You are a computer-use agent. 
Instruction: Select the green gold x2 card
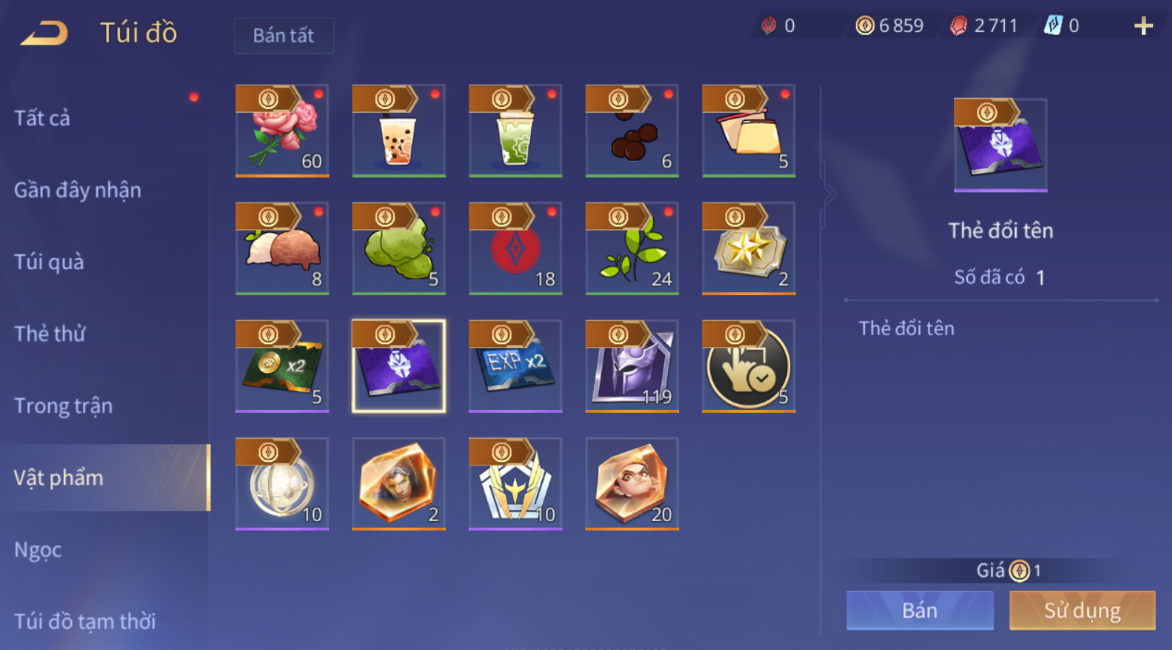[282, 366]
